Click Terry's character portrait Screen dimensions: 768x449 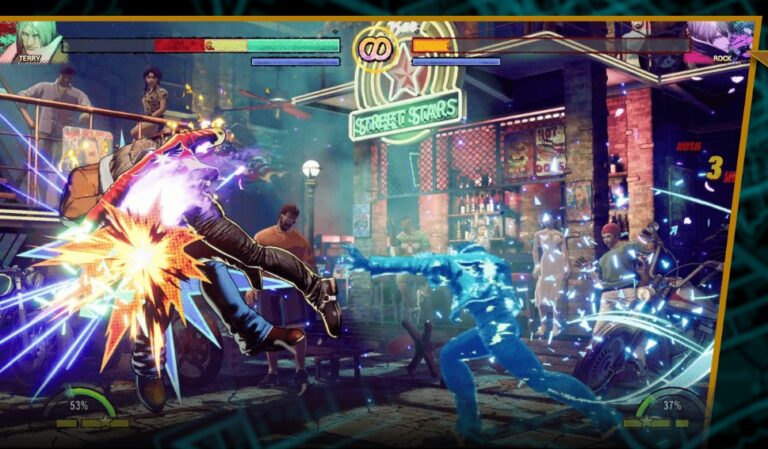tap(37, 40)
